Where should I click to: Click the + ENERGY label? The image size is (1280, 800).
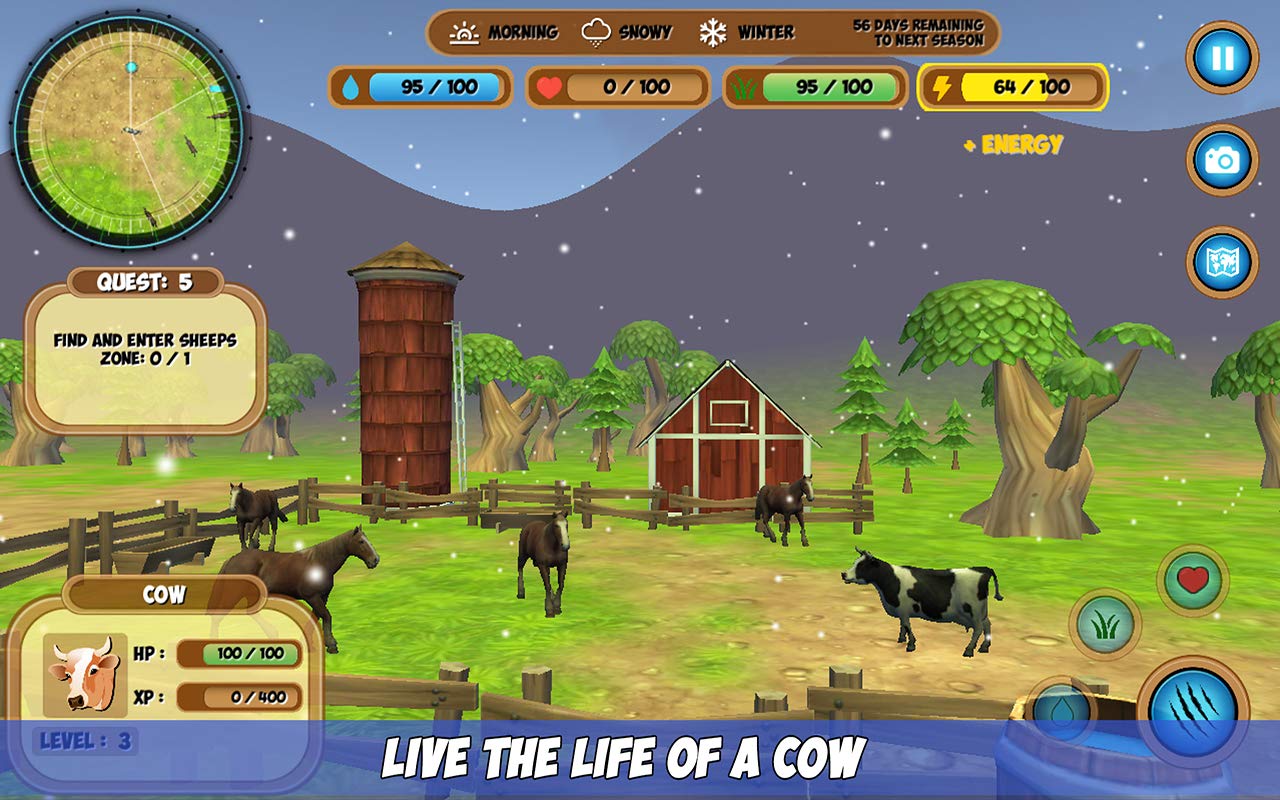[1010, 146]
